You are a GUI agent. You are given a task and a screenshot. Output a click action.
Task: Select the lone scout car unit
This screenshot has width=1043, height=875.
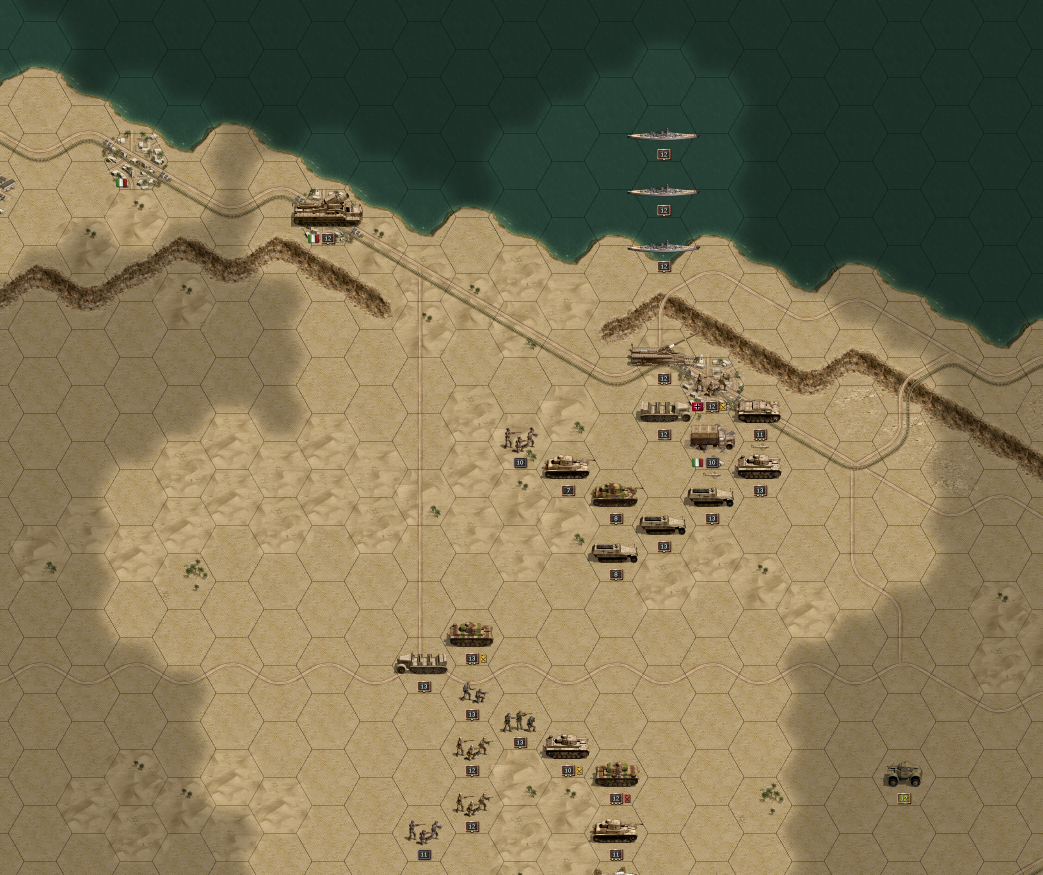point(903,775)
